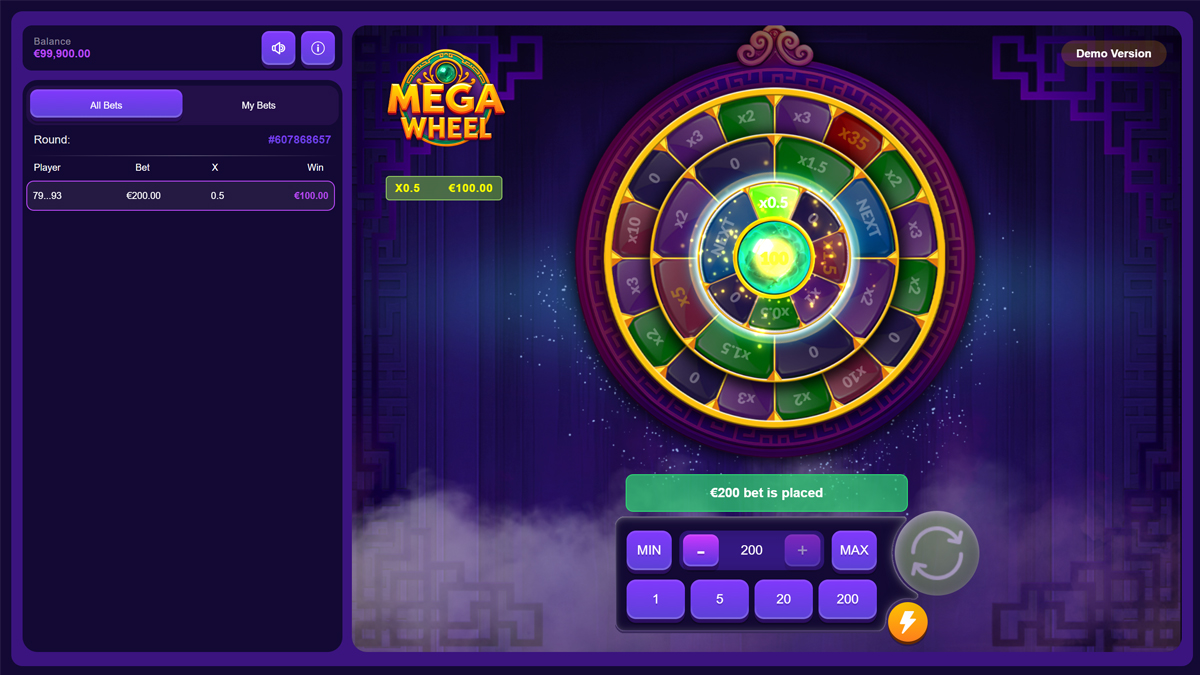Decrease bet with the minus button
This screenshot has height=675, width=1200.
(x=701, y=550)
